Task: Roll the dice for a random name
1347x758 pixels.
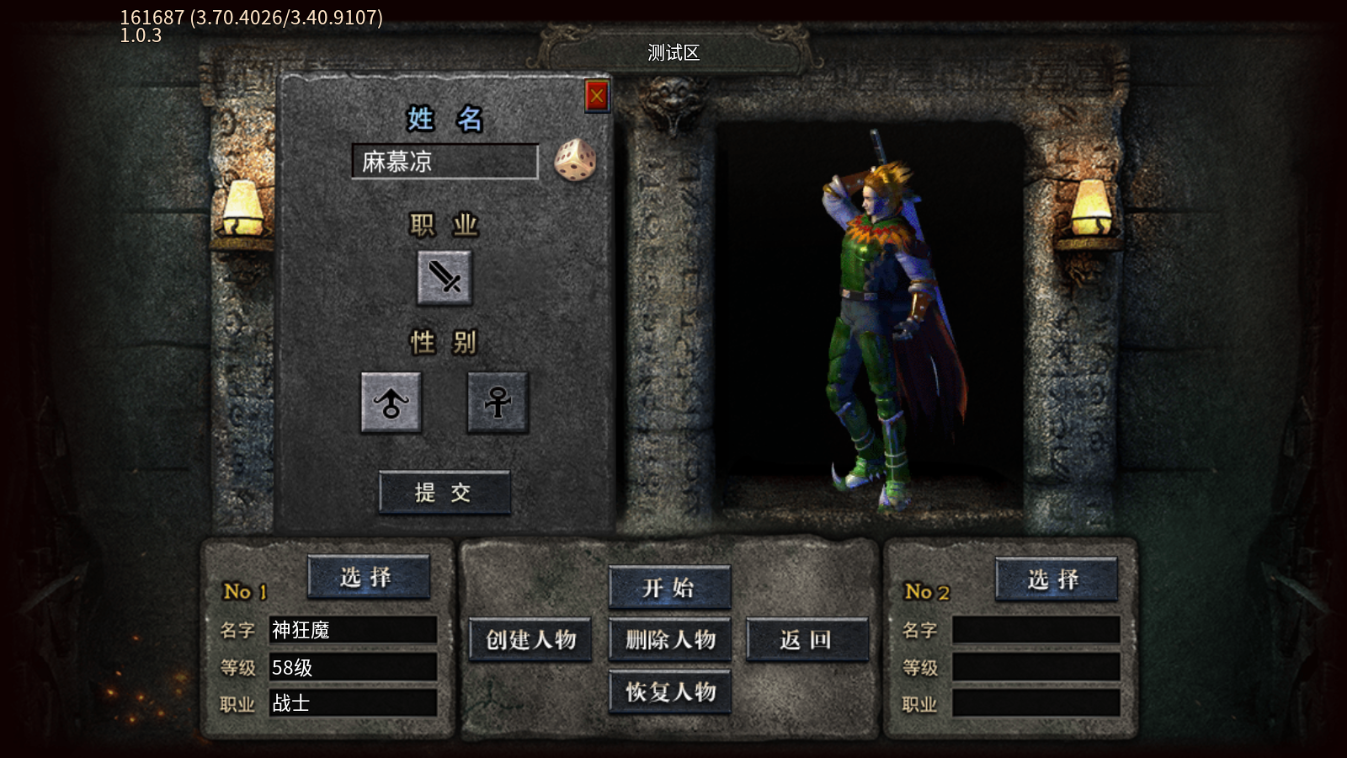Action: 575,161
